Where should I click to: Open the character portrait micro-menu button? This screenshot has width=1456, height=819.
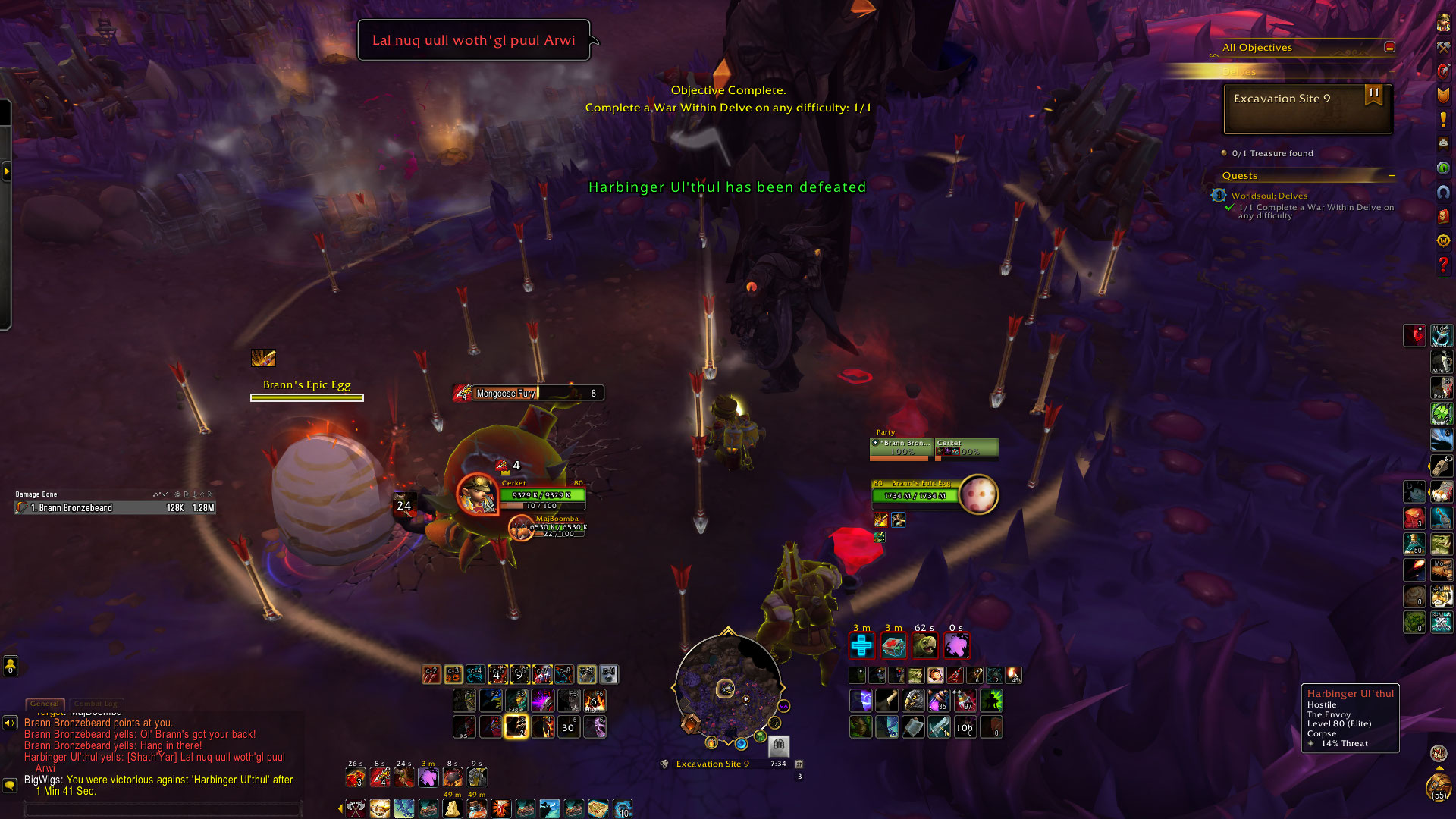1443,23
